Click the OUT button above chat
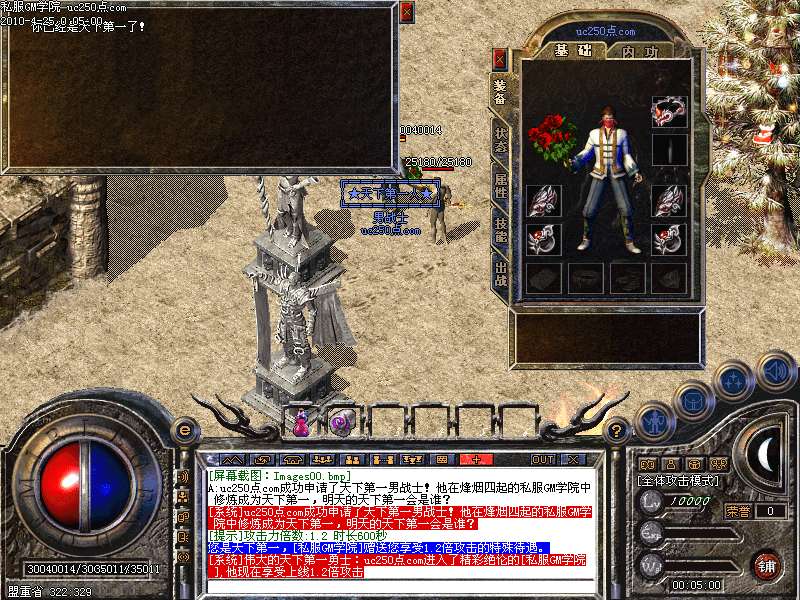 543,459
